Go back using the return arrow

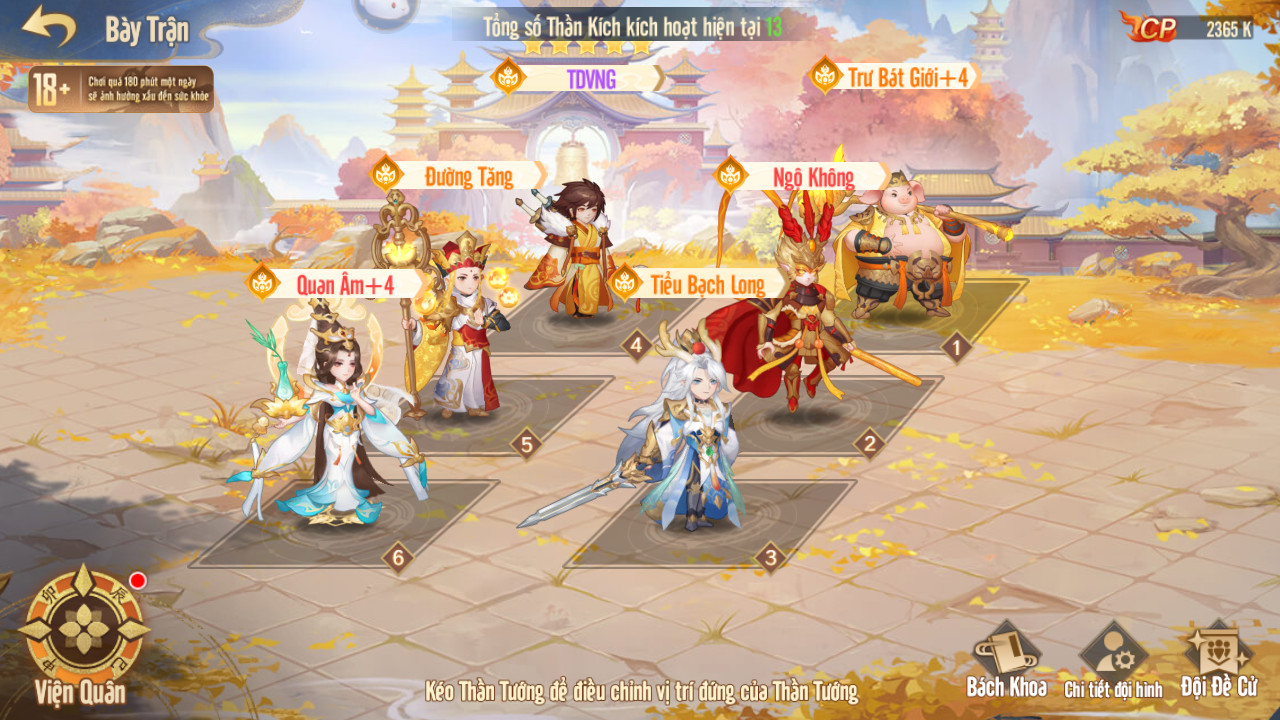point(49,27)
